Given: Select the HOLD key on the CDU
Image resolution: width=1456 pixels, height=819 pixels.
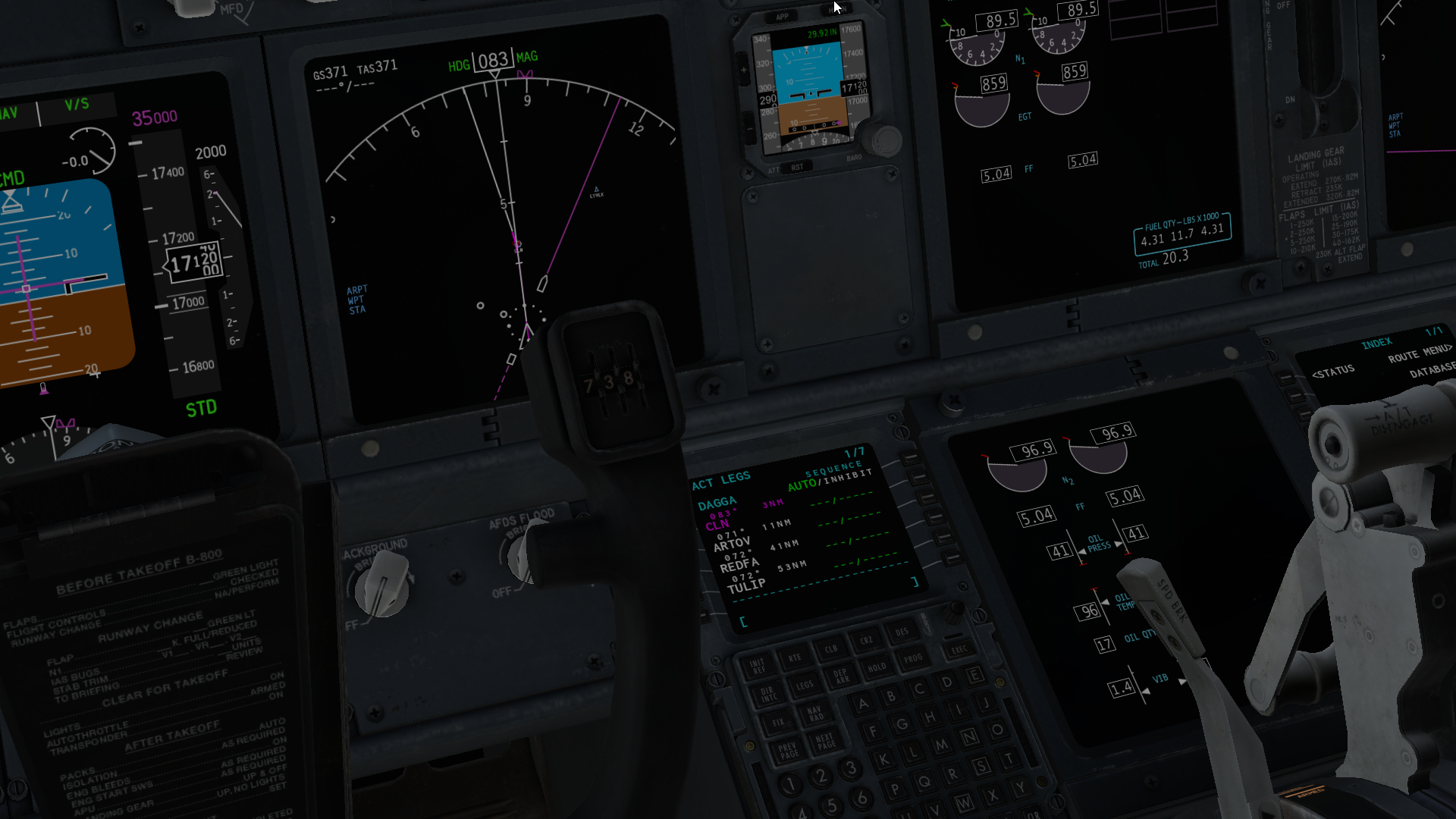Looking at the screenshot, I should (x=877, y=667).
